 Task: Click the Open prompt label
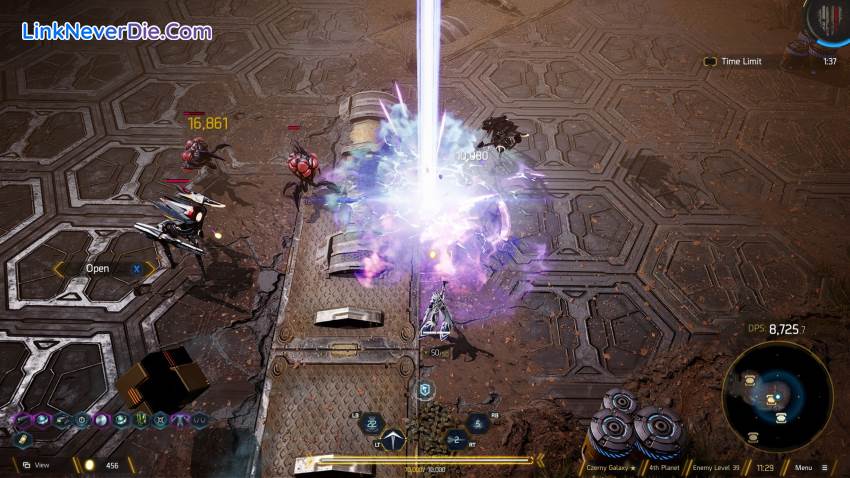(98, 268)
